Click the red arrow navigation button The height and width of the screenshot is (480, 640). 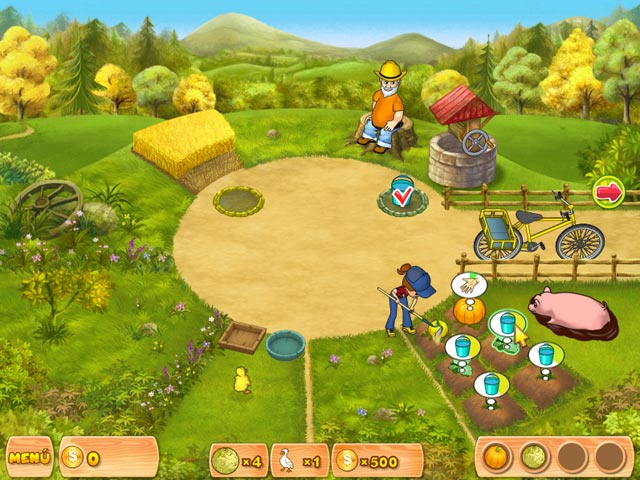pyautogui.click(x=608, y=190)
